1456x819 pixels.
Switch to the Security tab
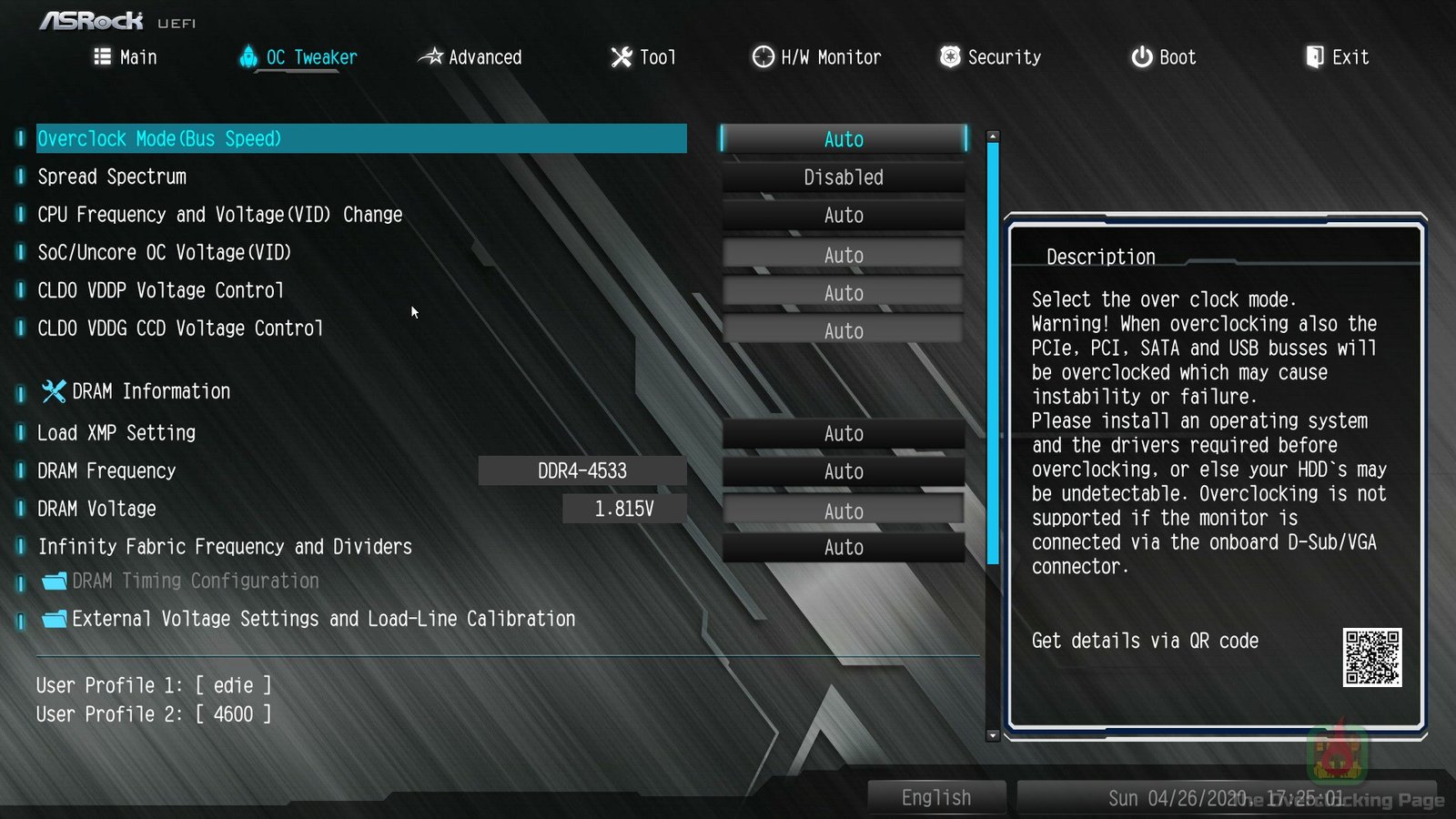pos(991,57)
